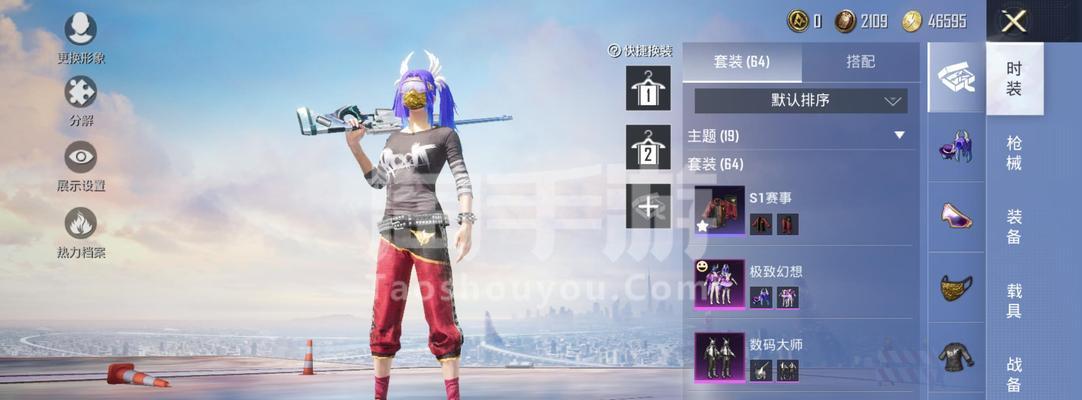The height and width of the screenshot is (400, 1082).
Task: Open the 载具 vehicles category
Action: tap(1014, 300)
